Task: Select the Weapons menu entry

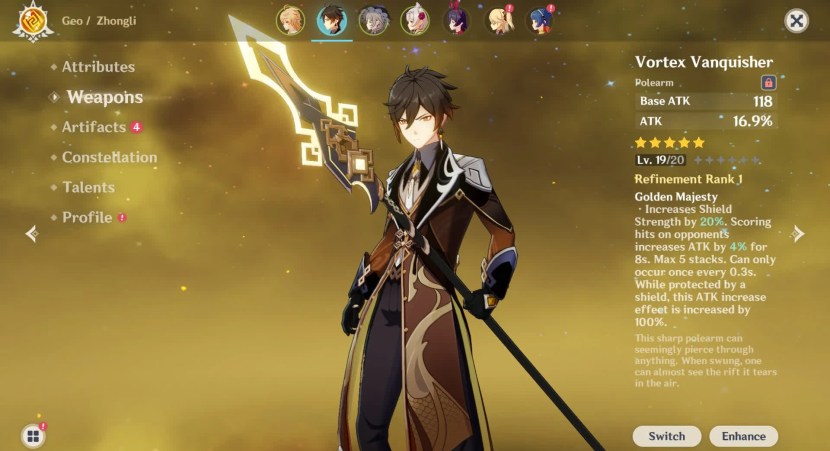Action: click(x=104, y=97)
